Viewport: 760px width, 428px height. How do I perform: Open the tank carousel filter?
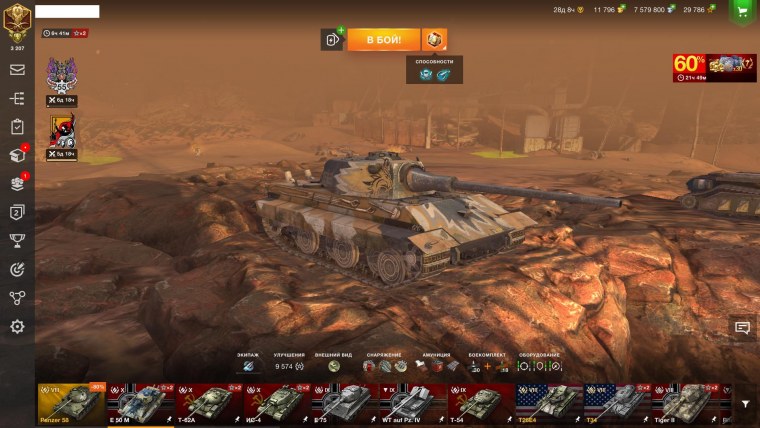[x=745, y=404]
